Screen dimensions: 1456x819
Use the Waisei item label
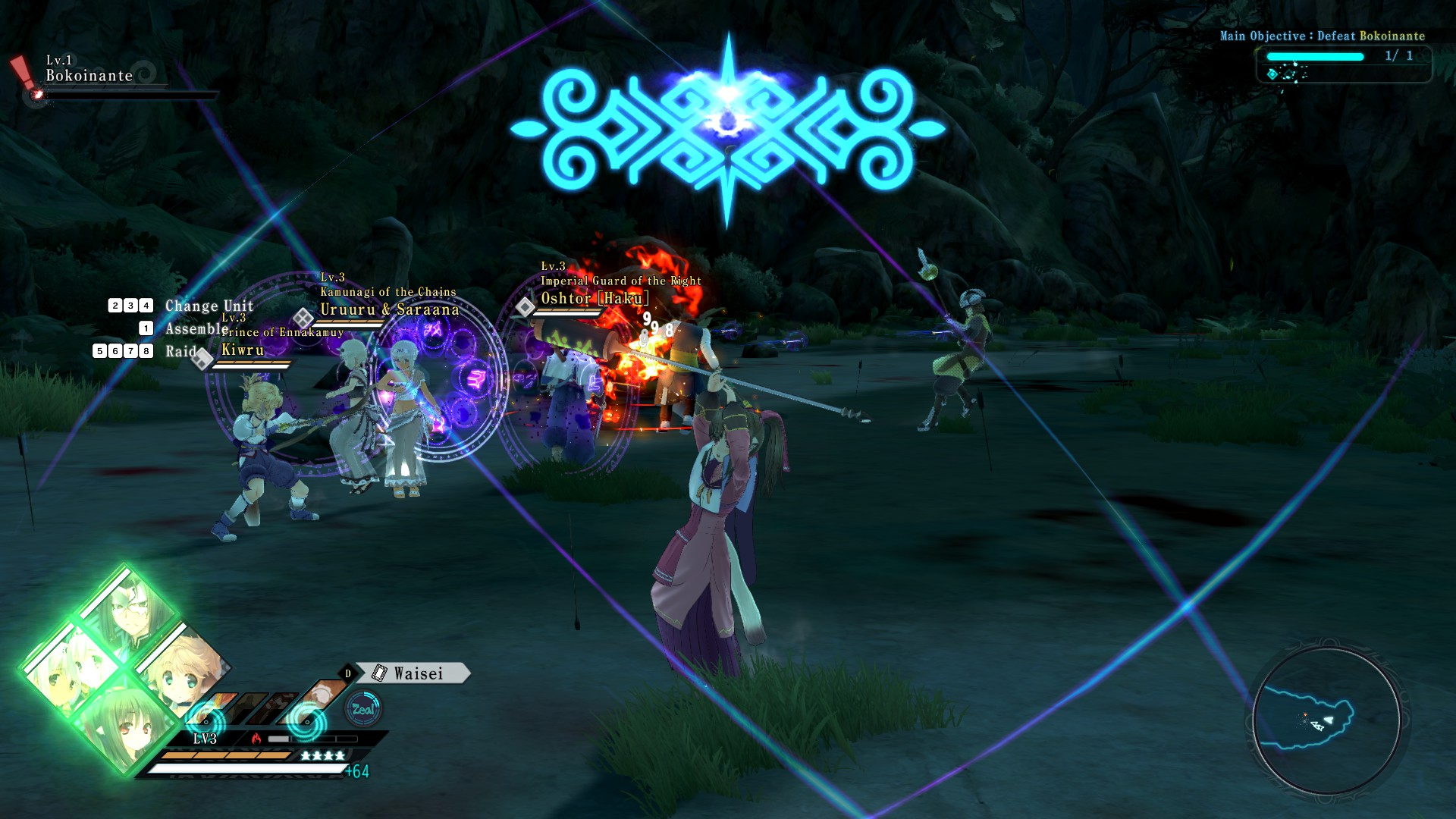[418, 673]
